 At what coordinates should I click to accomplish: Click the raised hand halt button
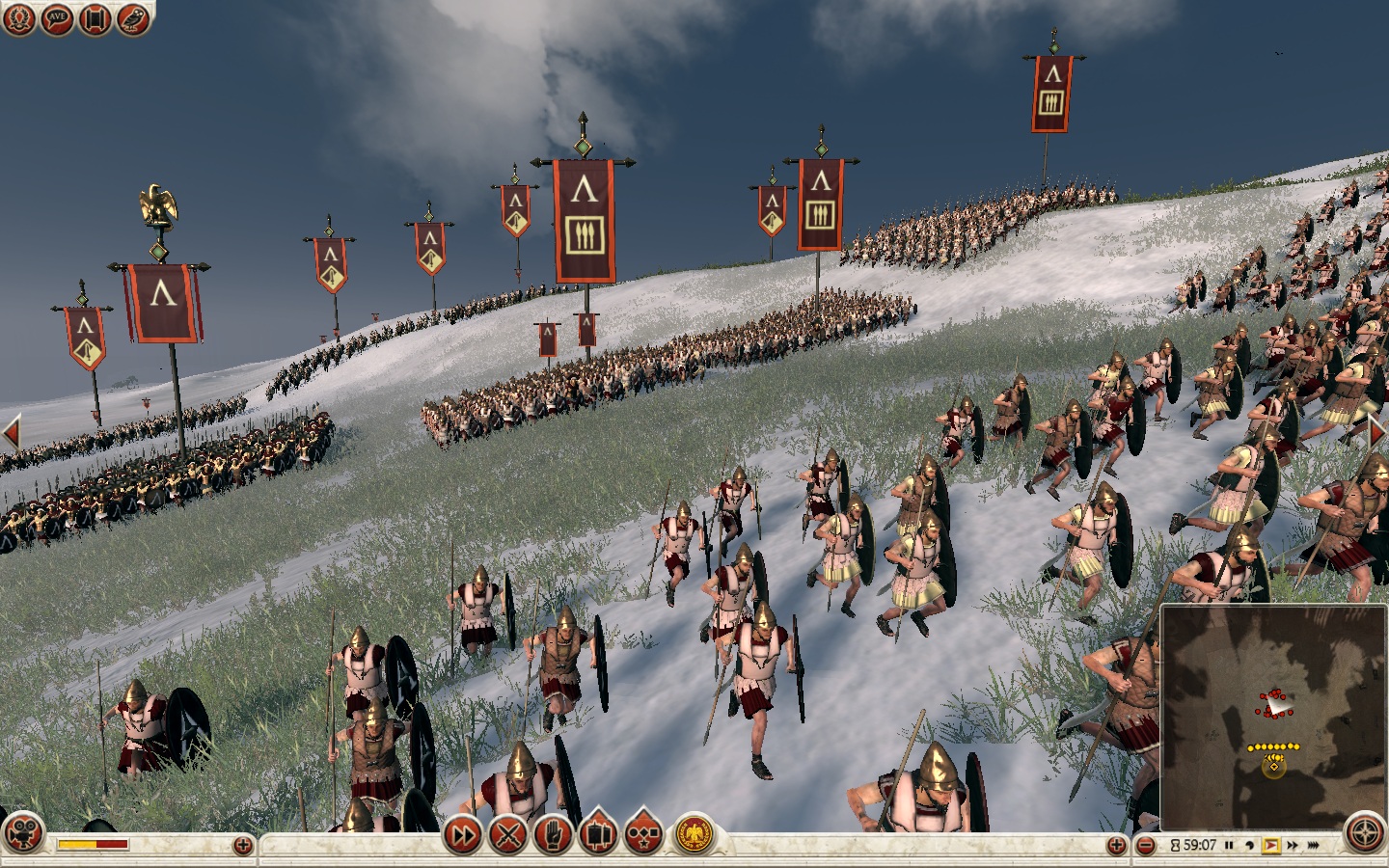[x=553, y=834]
